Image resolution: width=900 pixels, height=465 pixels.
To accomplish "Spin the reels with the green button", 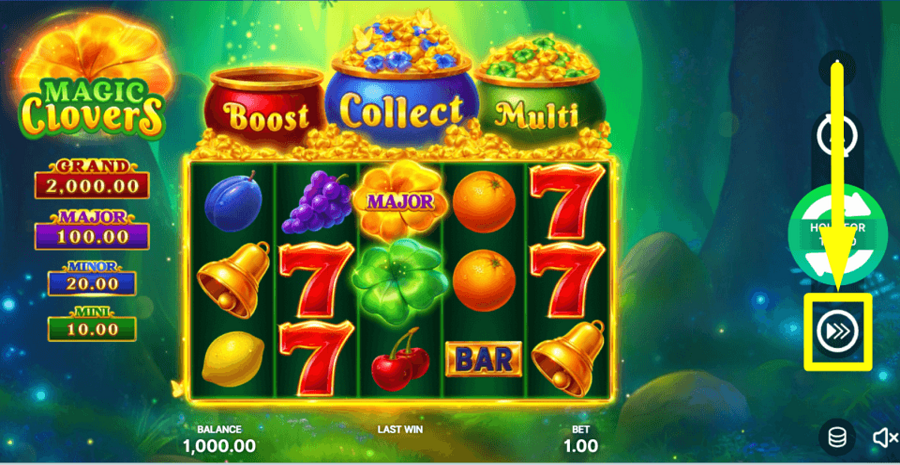I will (x=837, y=234).
